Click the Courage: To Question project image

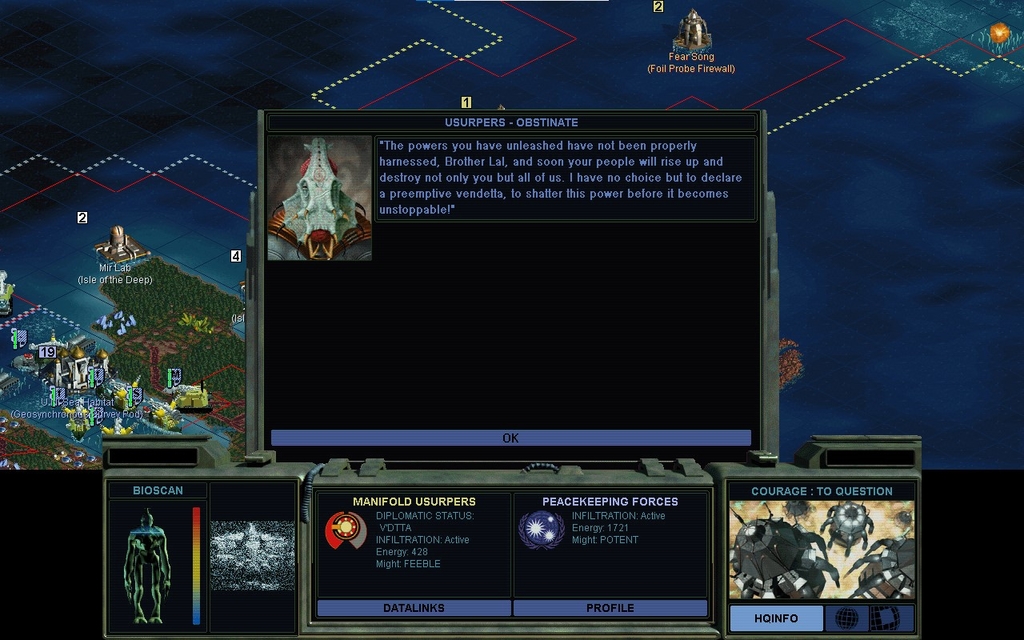tap(820, 550)
